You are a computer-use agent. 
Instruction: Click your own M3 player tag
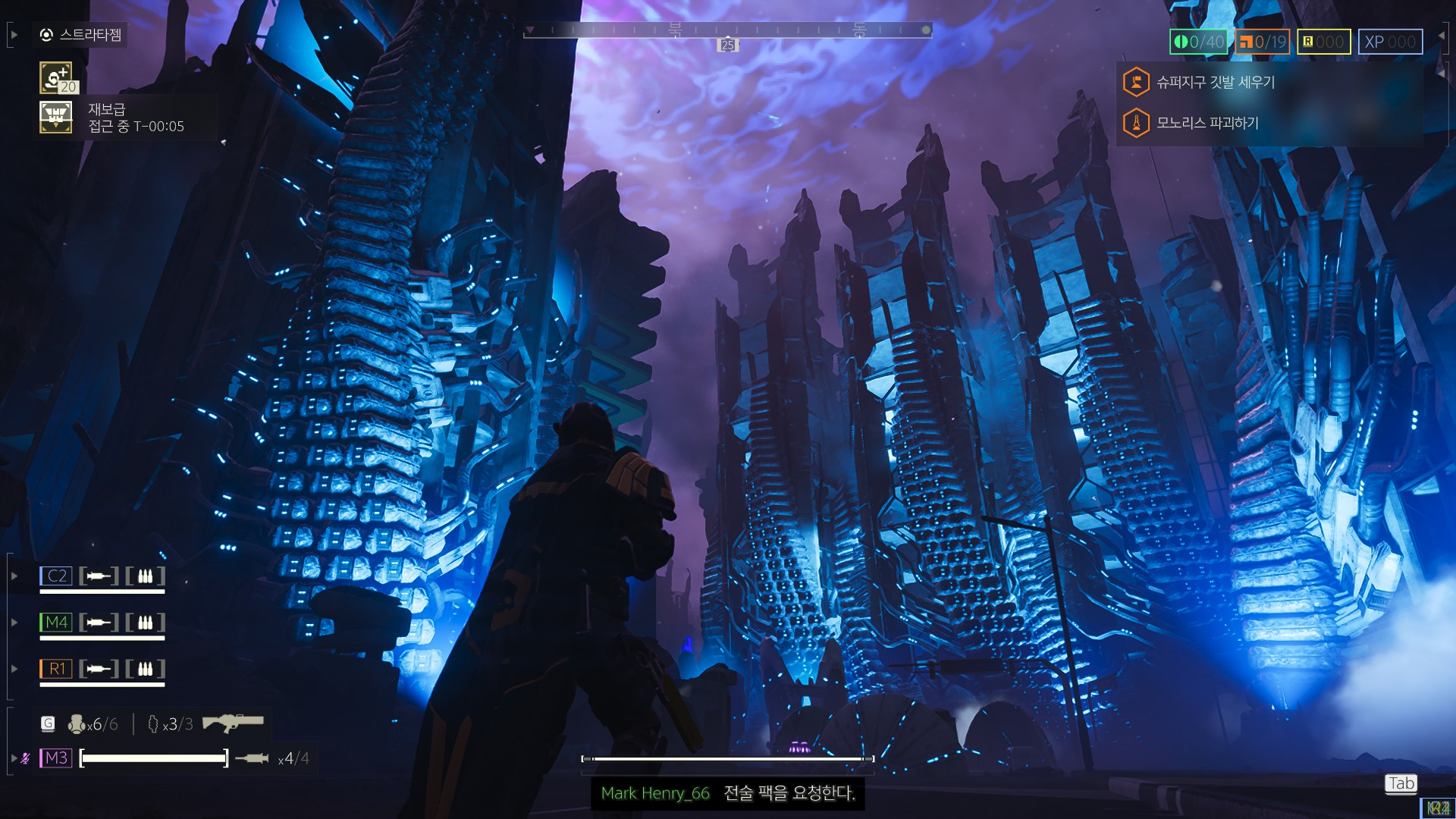tap(56, 758)
